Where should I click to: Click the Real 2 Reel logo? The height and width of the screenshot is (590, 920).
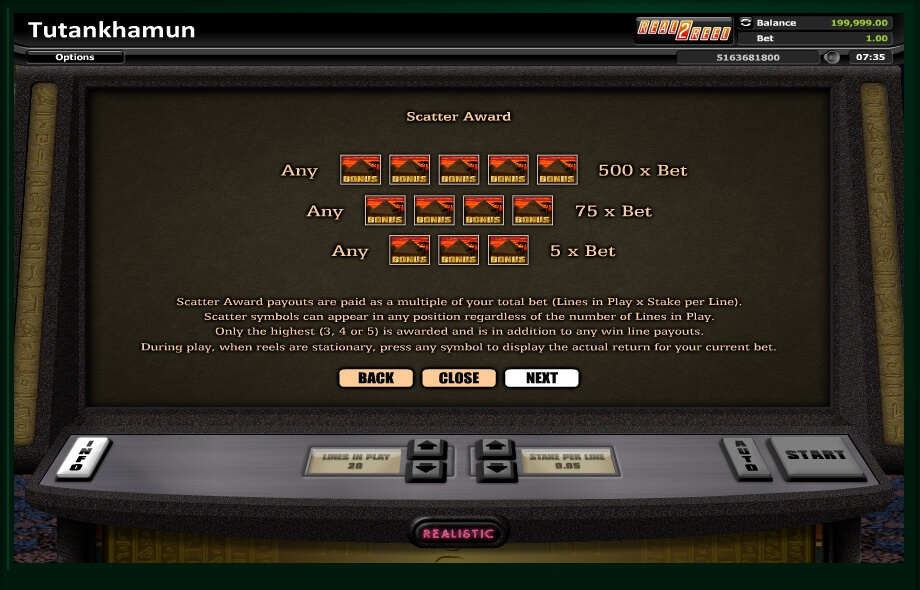pos(684,29)
